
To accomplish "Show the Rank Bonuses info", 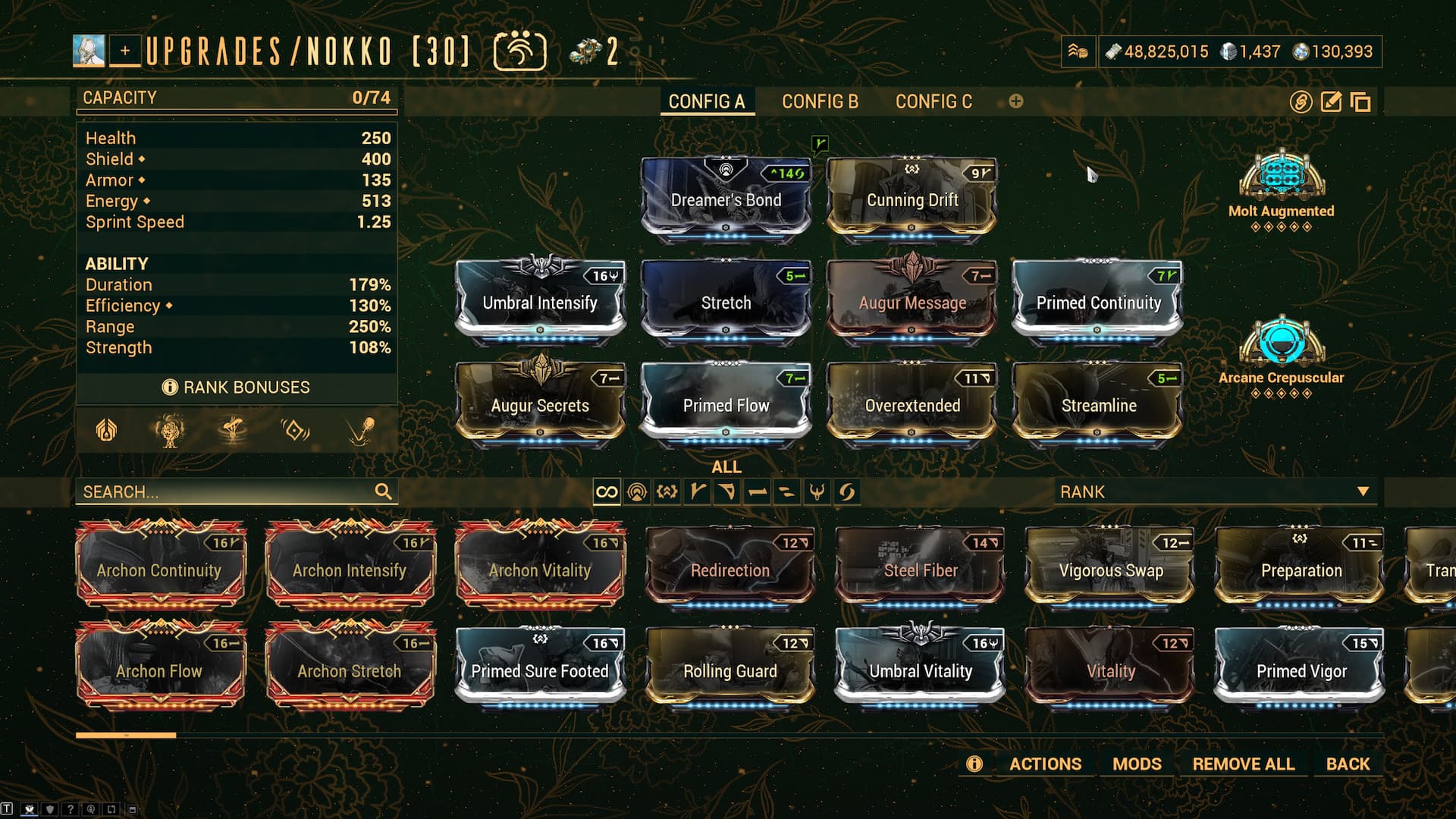I will click(x=237, y=388).
